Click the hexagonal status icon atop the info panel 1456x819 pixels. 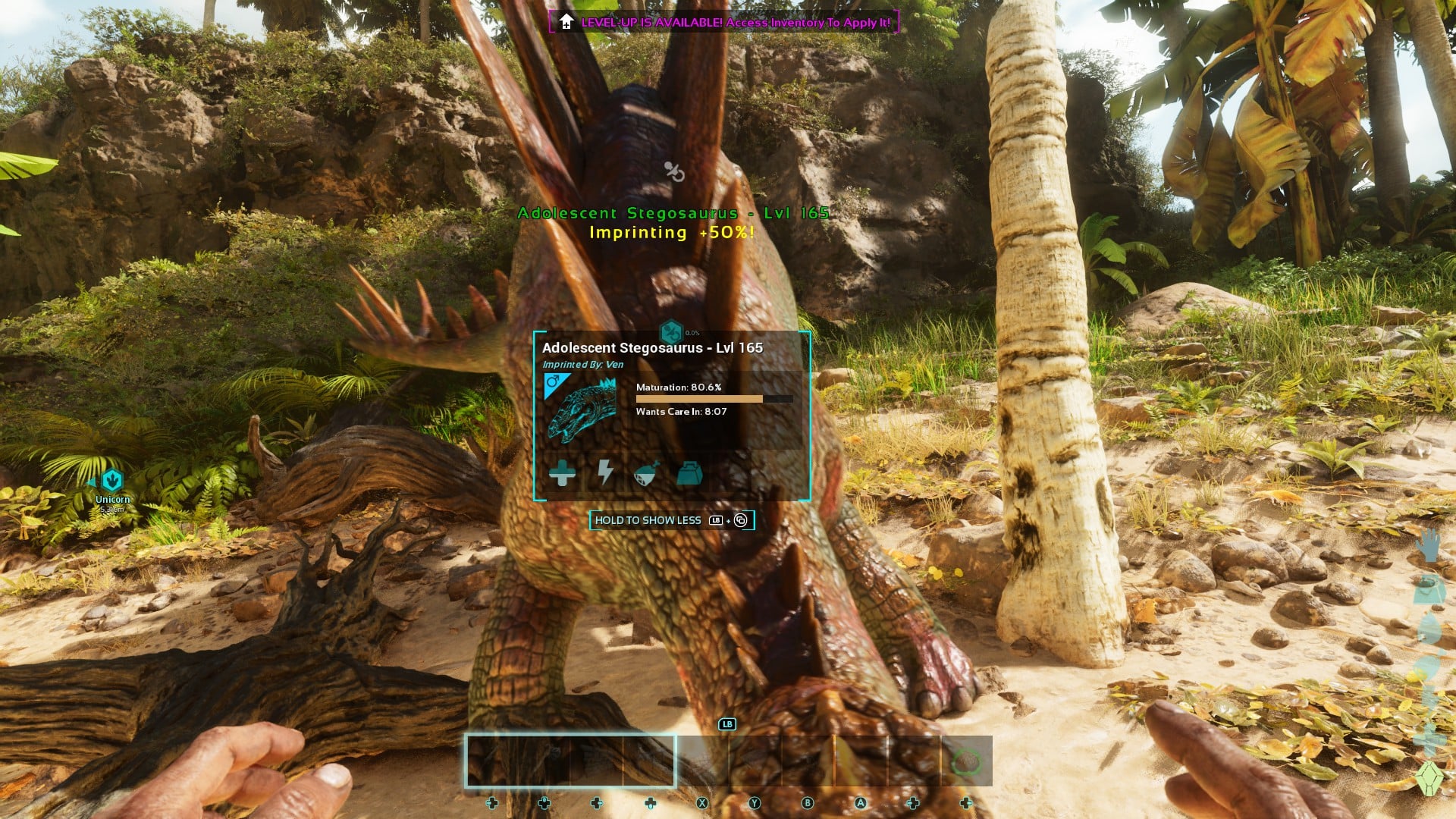click(x=673, y=331)
